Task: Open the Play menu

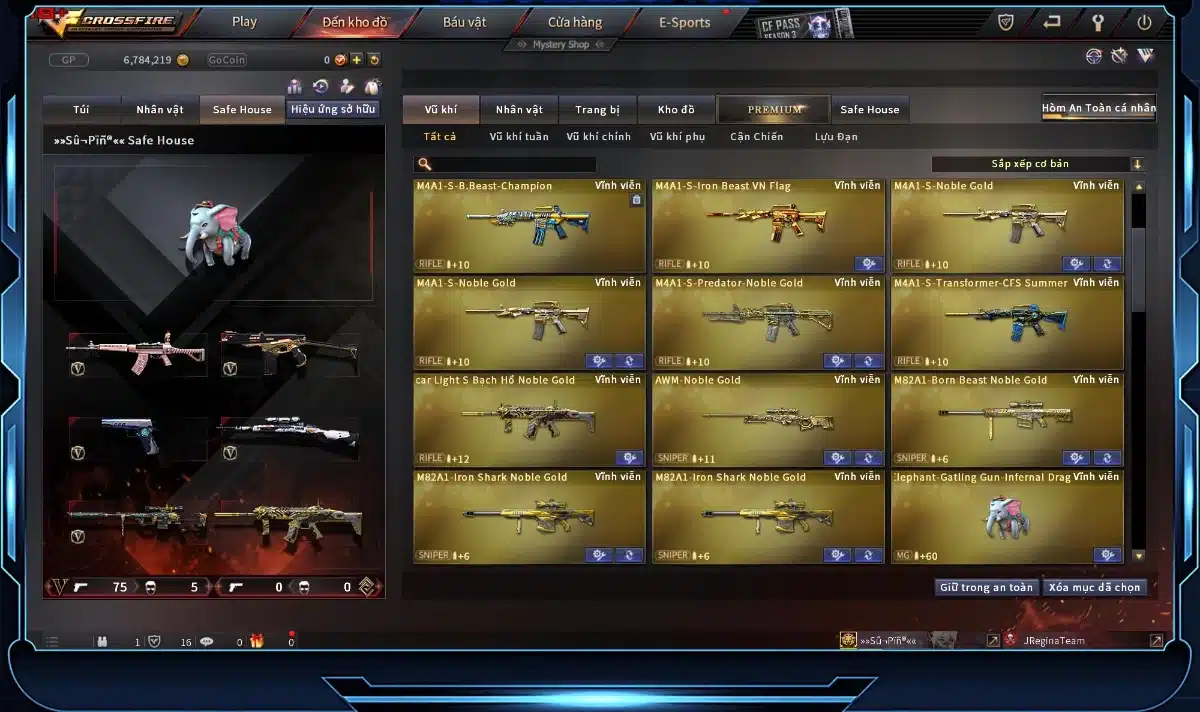Action: click(x=244, y=22)
